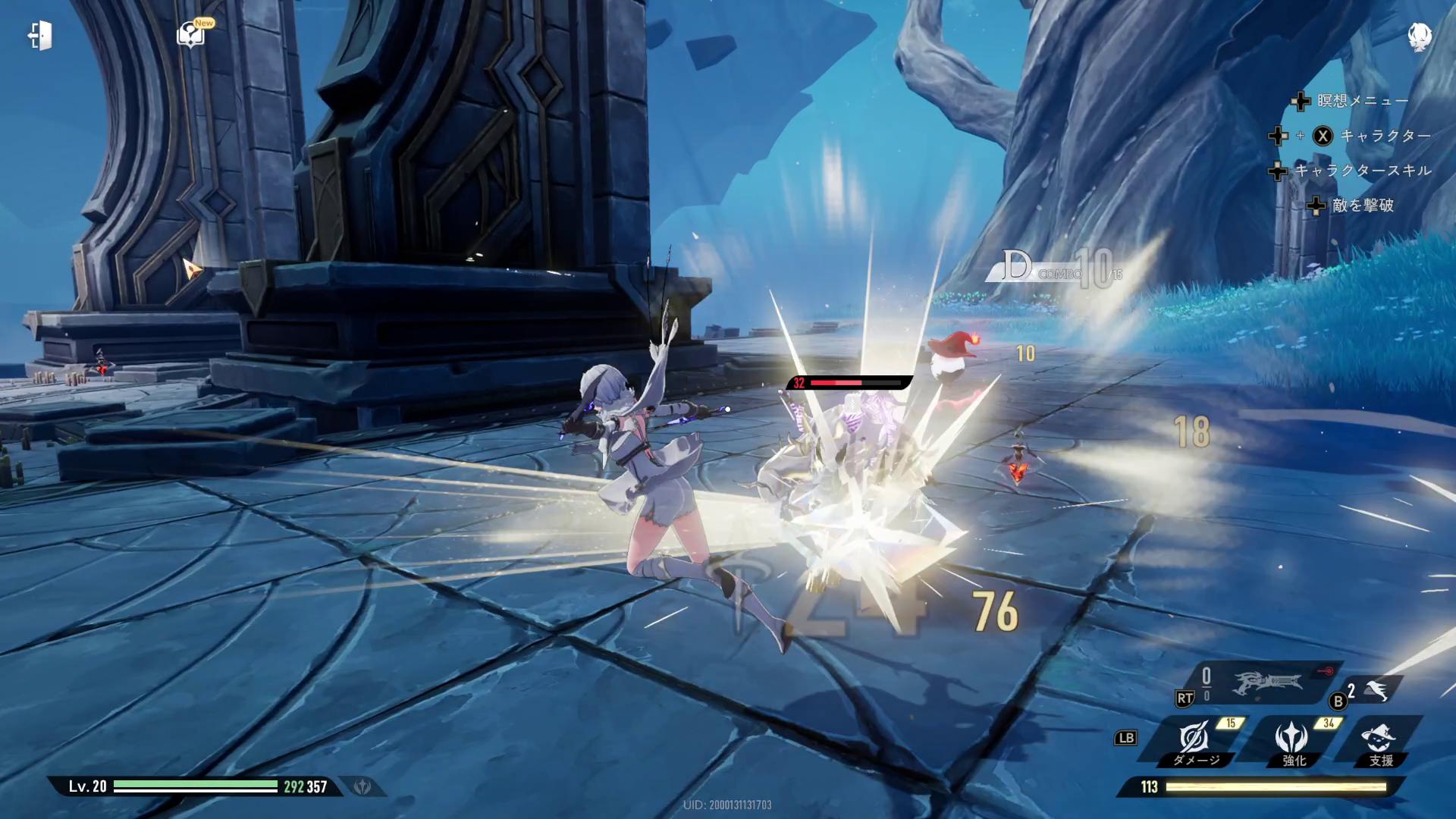Select the character portrait icon

pos(1419,36)
